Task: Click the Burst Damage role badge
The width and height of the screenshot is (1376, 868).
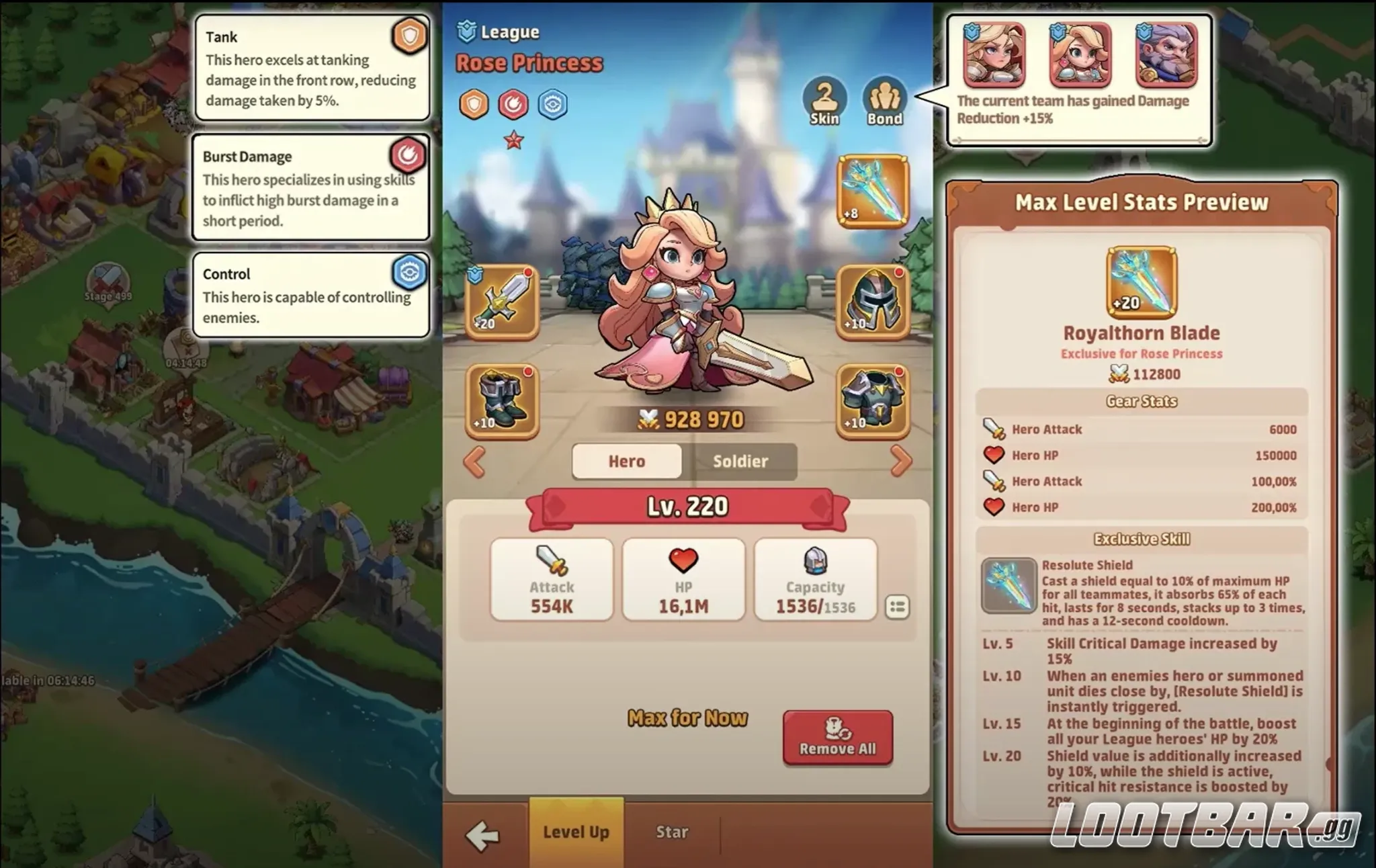Action: [x=410, y=156]
